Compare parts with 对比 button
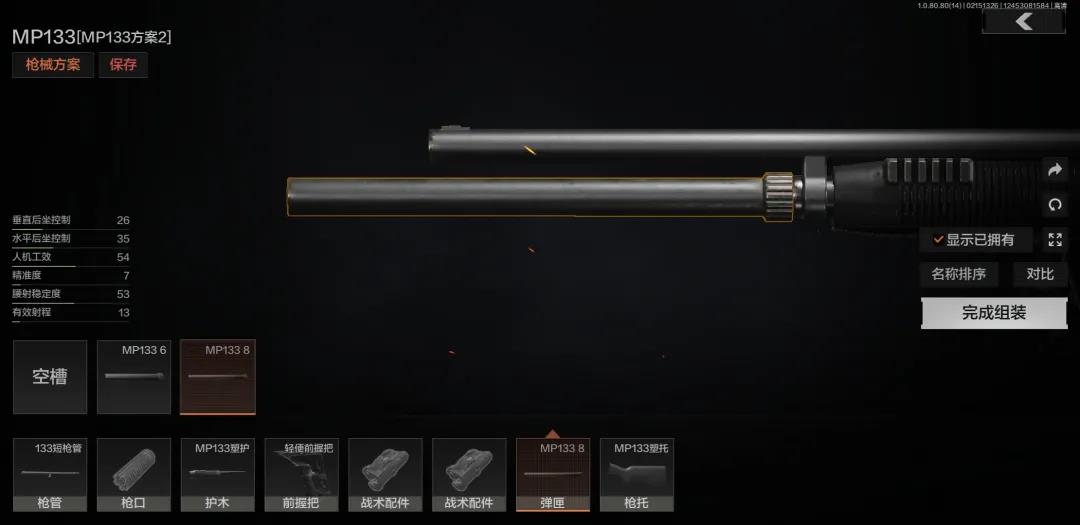 click(x=1040, y=274)
